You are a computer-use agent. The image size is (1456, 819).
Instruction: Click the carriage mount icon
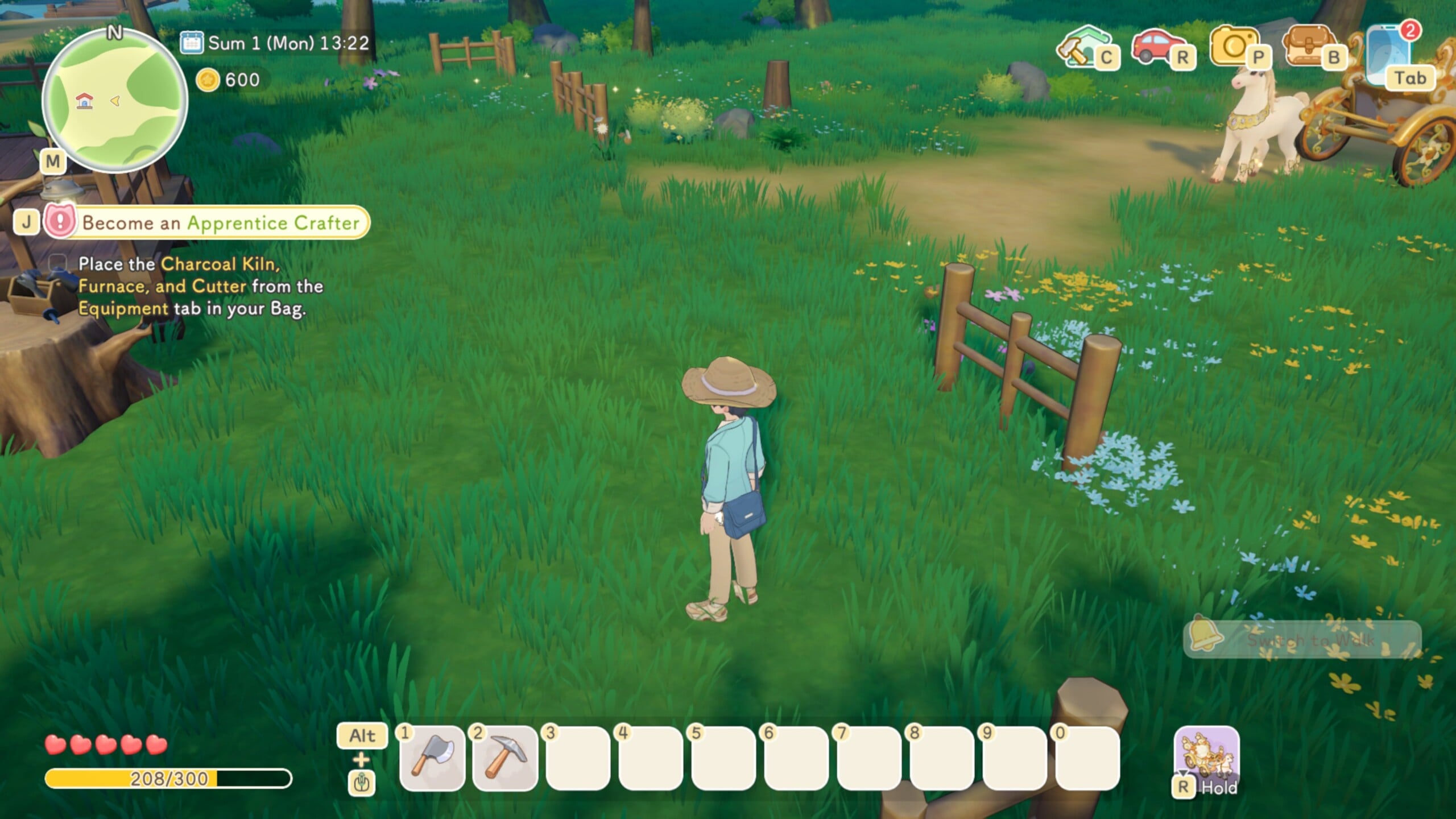(x=1206, y=755)
